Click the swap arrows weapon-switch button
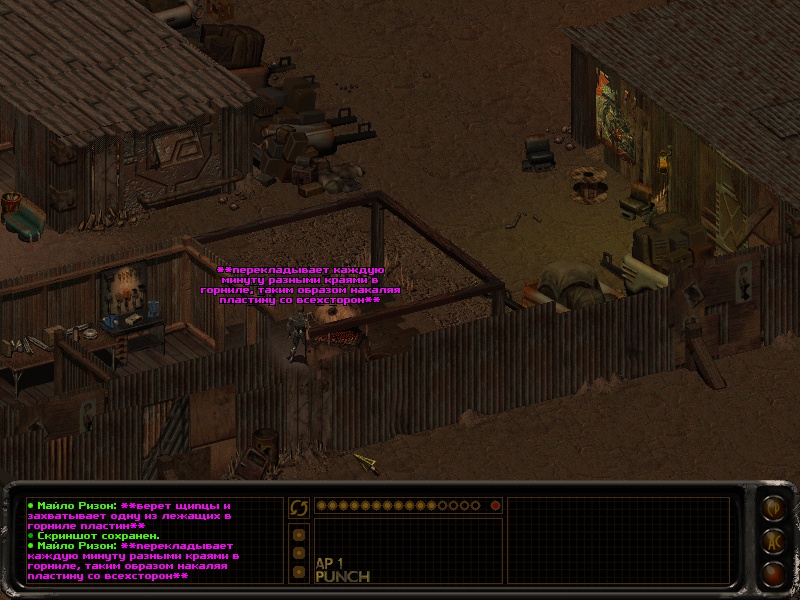Viewport: 800px width, 600px height. (x=299, y=507)
